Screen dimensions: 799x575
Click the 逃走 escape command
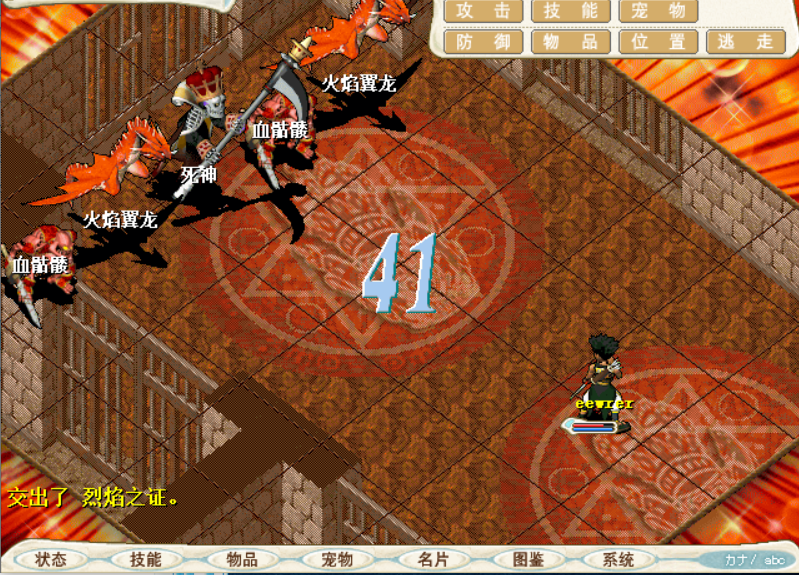coord(745,42)
